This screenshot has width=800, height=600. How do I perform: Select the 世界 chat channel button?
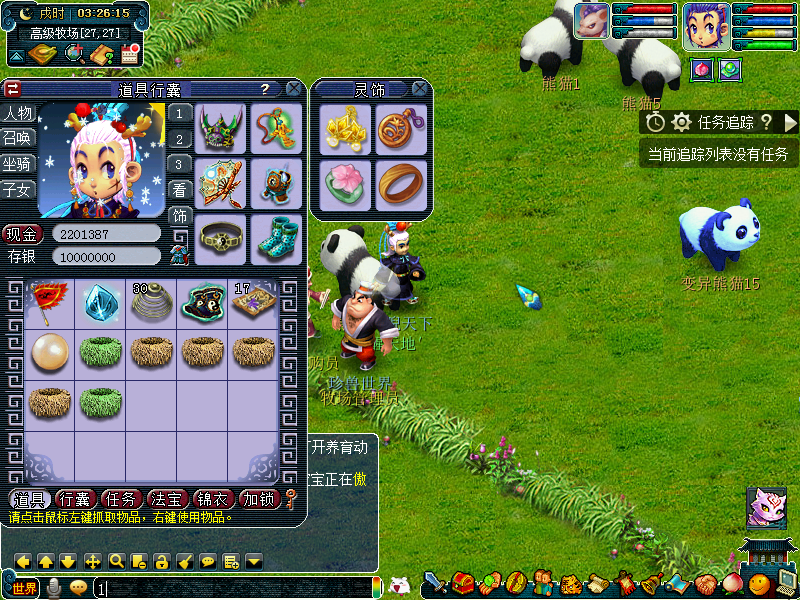click(24, 588)
